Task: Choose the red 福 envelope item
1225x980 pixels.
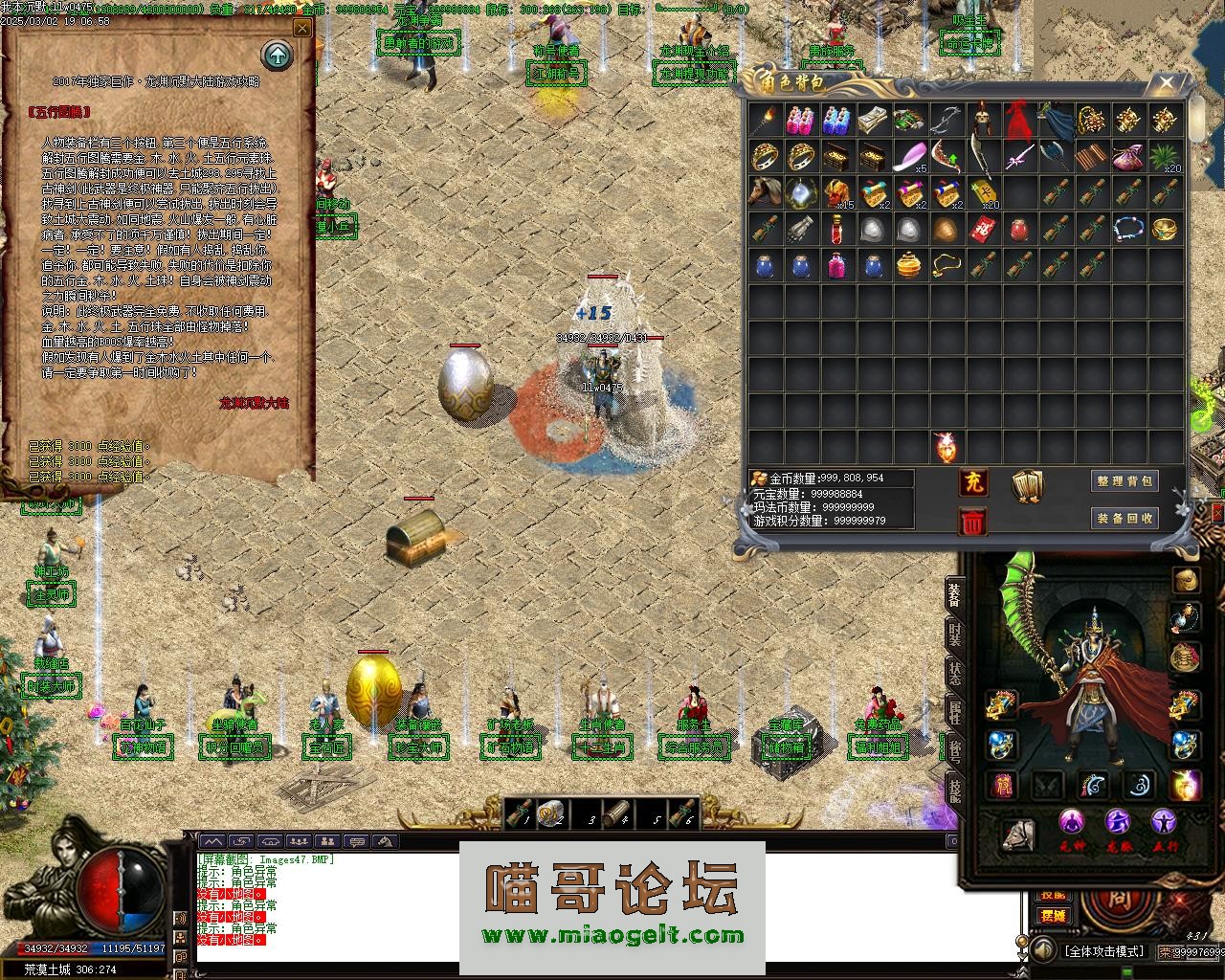Action: [x=981, y=230]
